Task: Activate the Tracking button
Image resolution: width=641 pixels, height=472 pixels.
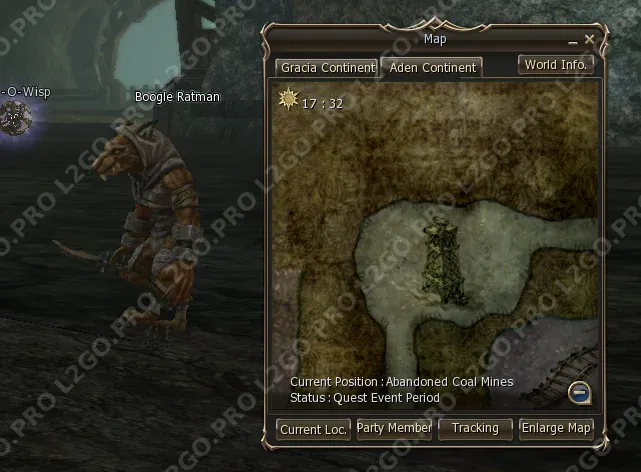Action: click(x=475, y=428)
